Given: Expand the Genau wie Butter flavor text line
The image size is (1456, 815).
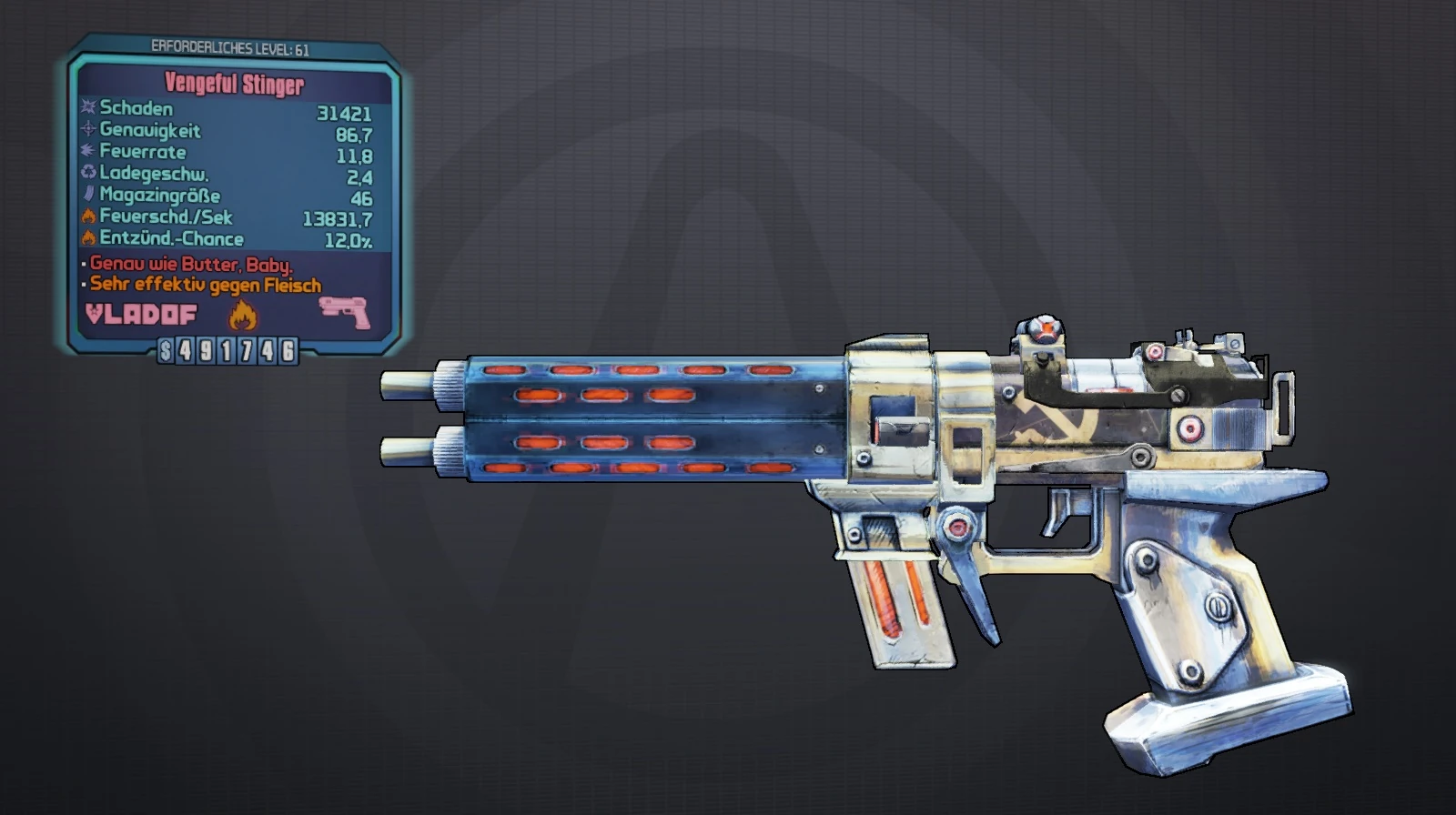Looking at the screenshot, I should pos(191,265).
